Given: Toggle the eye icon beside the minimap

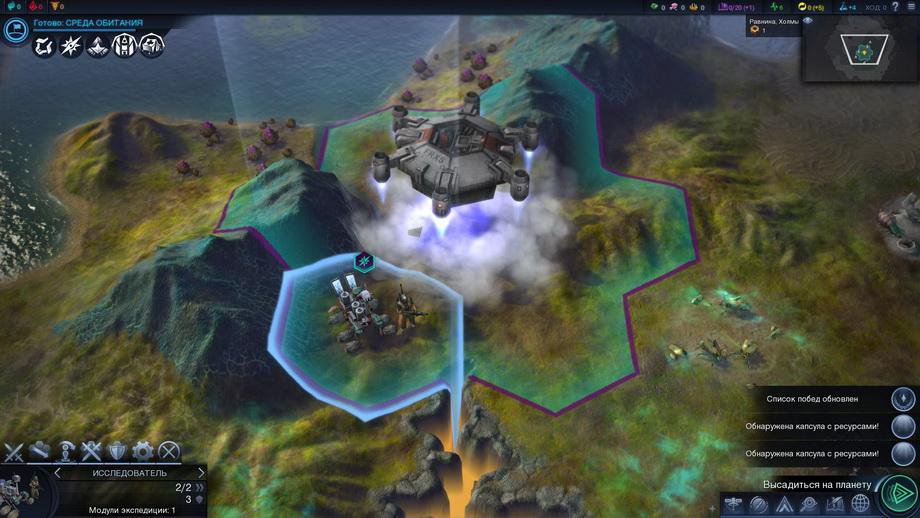Looking at the screenshot, I should (807, 20).
